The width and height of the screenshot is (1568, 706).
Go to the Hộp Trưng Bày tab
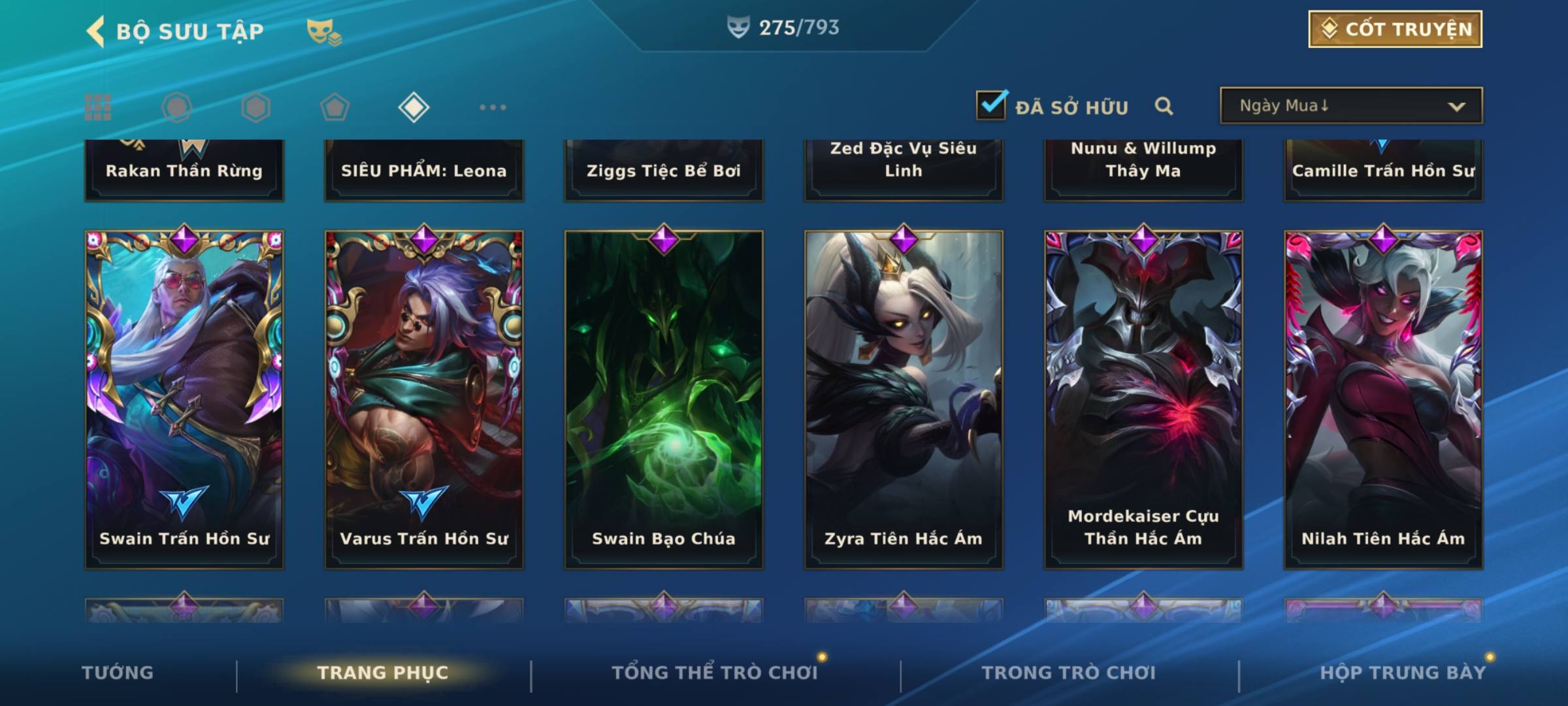click(1403, 673)
